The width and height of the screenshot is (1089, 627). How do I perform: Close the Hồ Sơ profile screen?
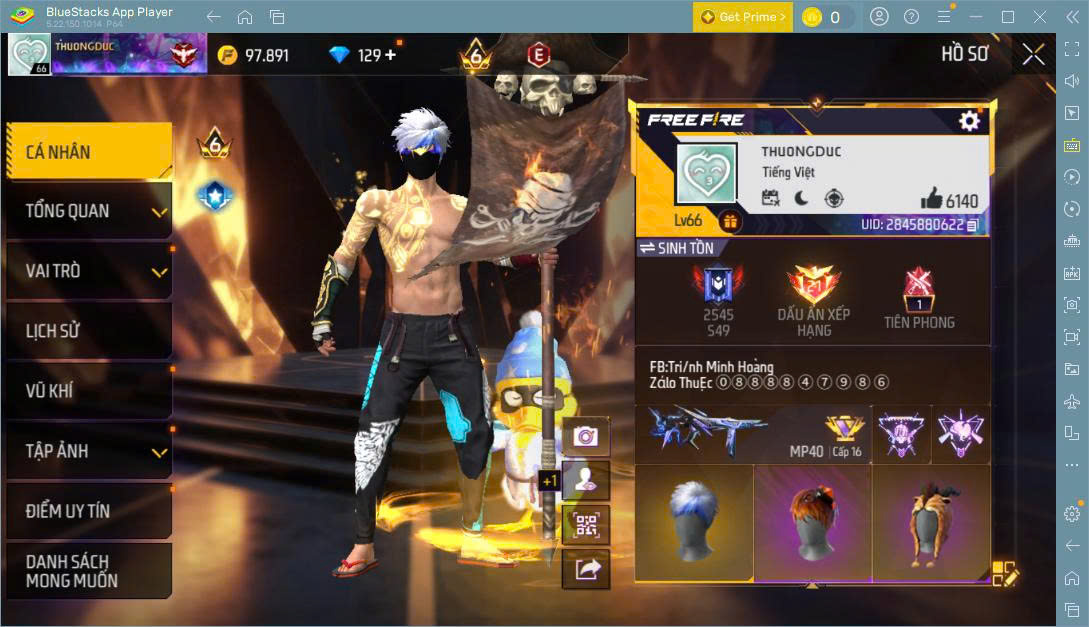(x=1033, y=55)
